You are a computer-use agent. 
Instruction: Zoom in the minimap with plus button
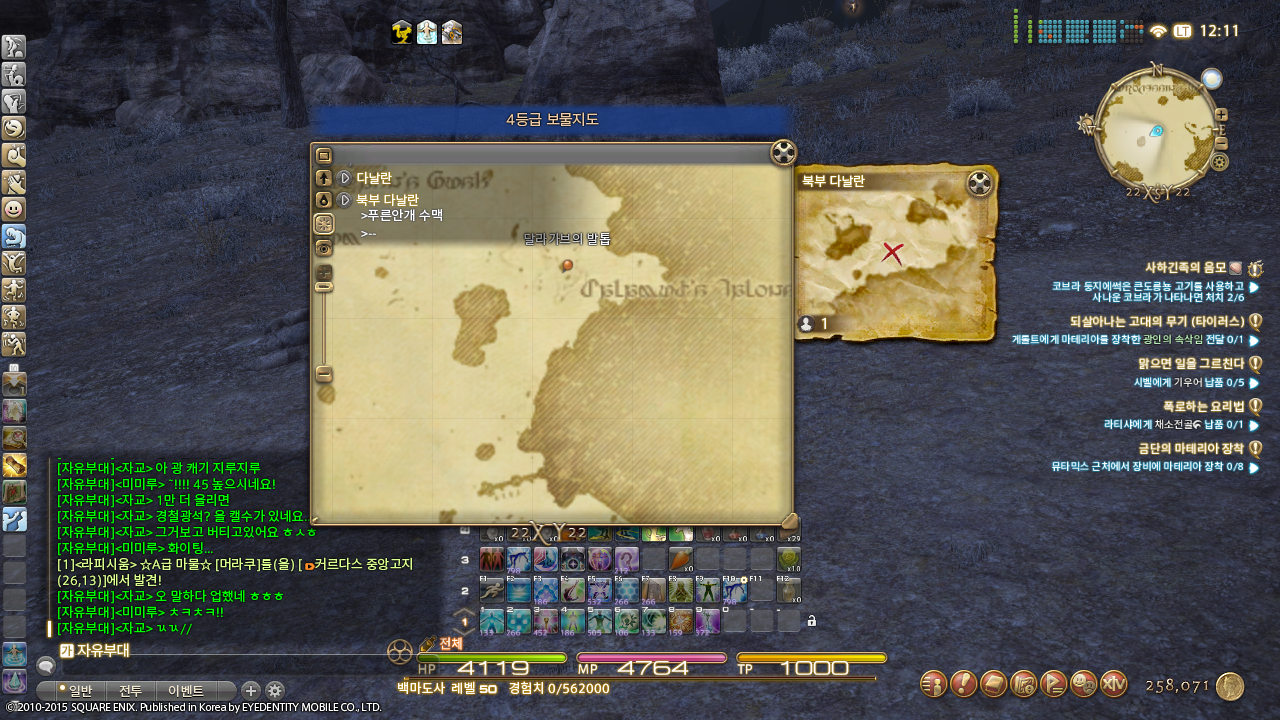(x=1221, y=115)
